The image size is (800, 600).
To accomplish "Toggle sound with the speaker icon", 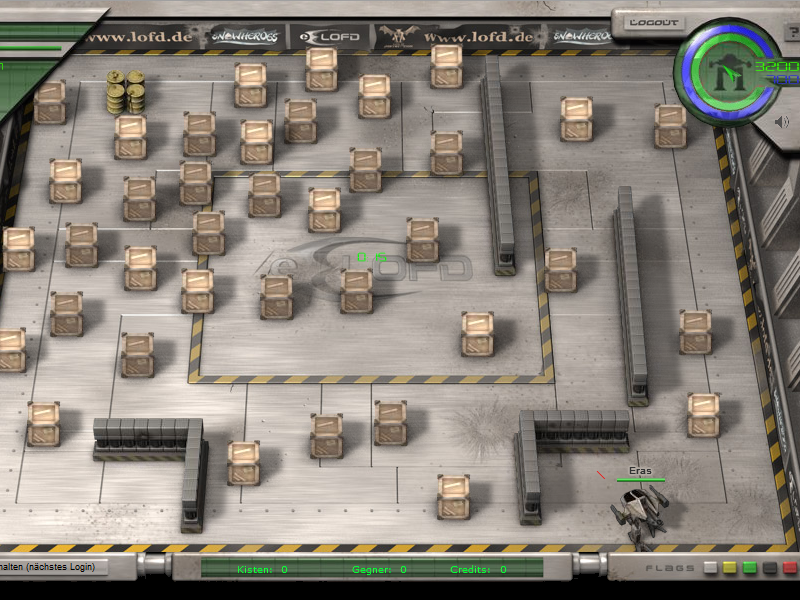I will [x=783, y=122].
